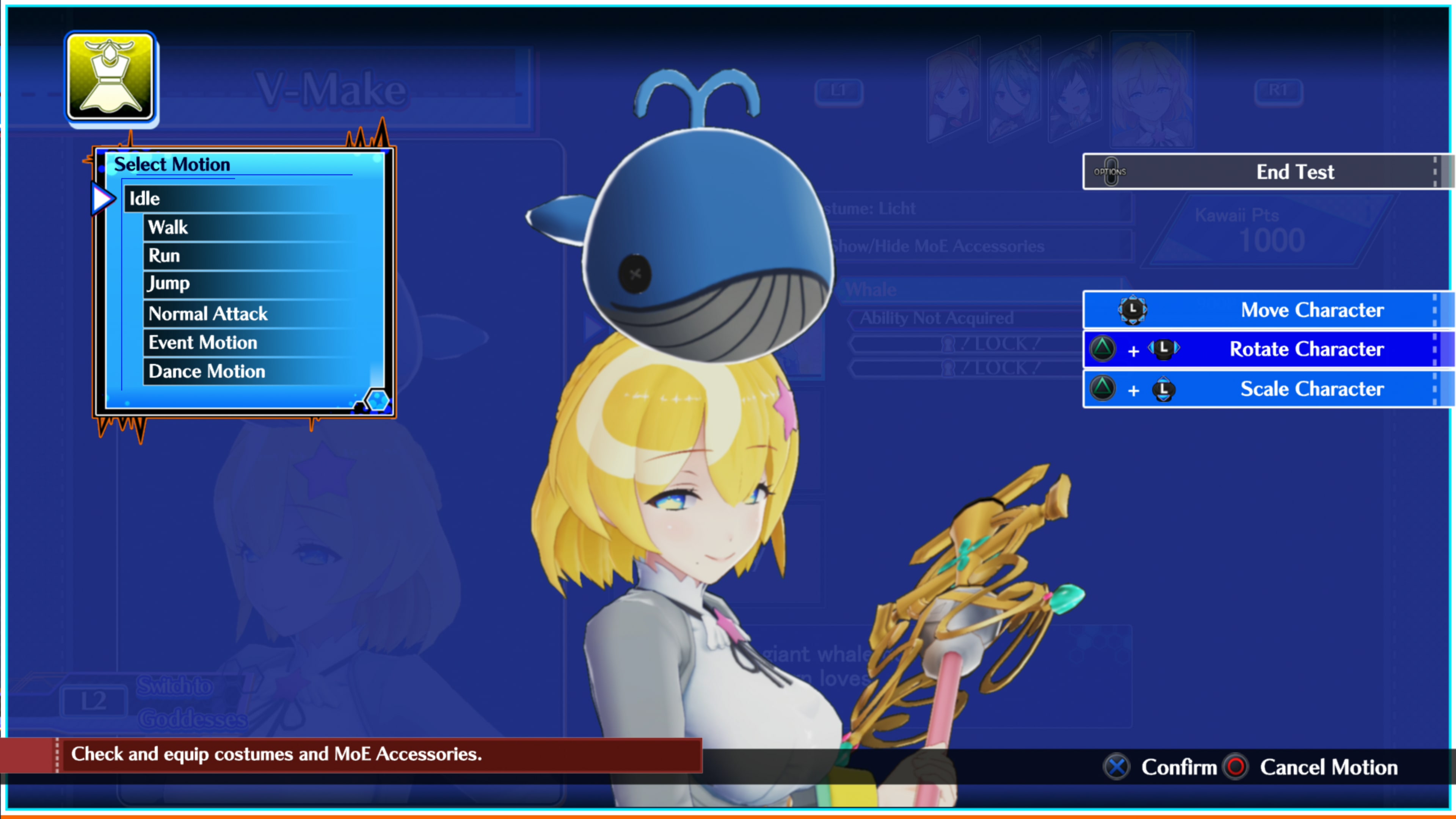Click the L1 shoulder button prompt
The image size is (1456, 819).
tap(839, 91)
